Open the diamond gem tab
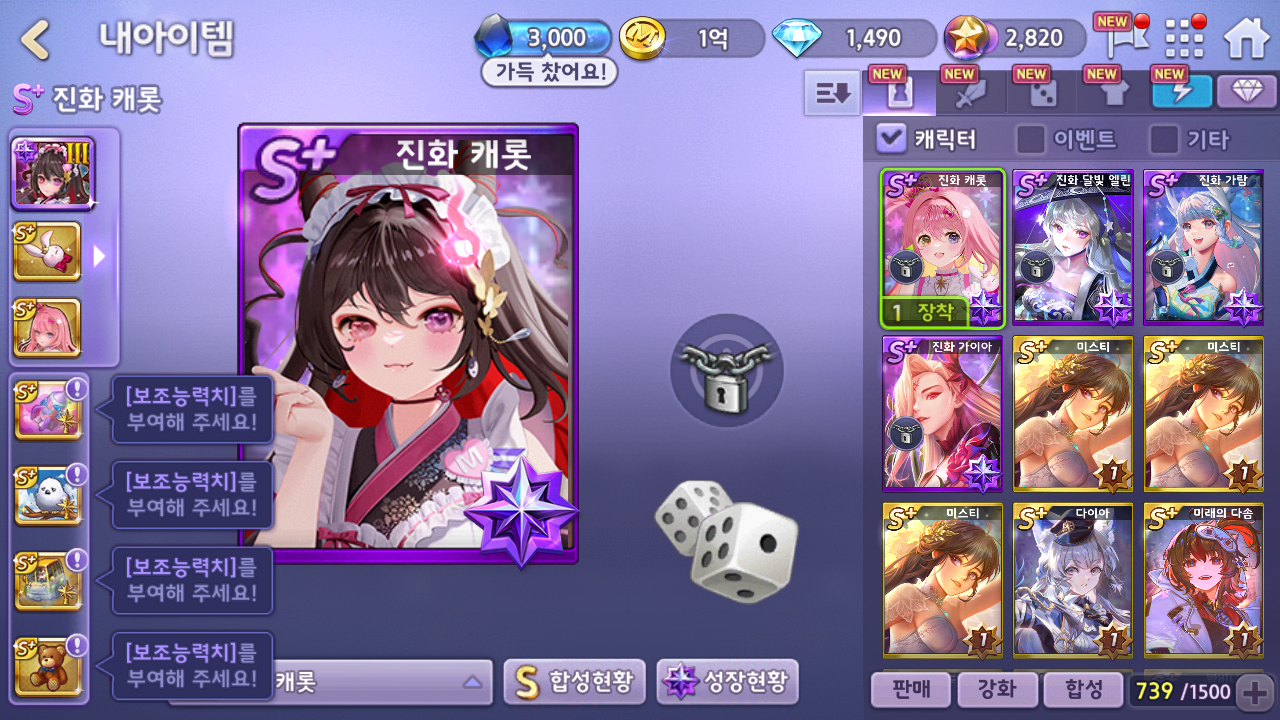 pos(1246,92)
